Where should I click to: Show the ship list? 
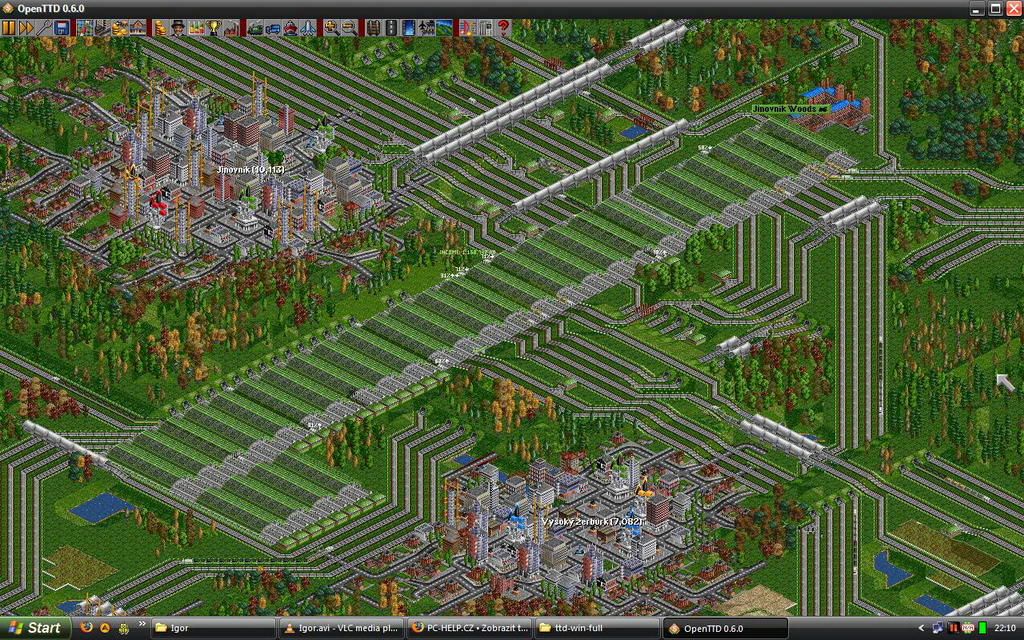coord(290,28)
